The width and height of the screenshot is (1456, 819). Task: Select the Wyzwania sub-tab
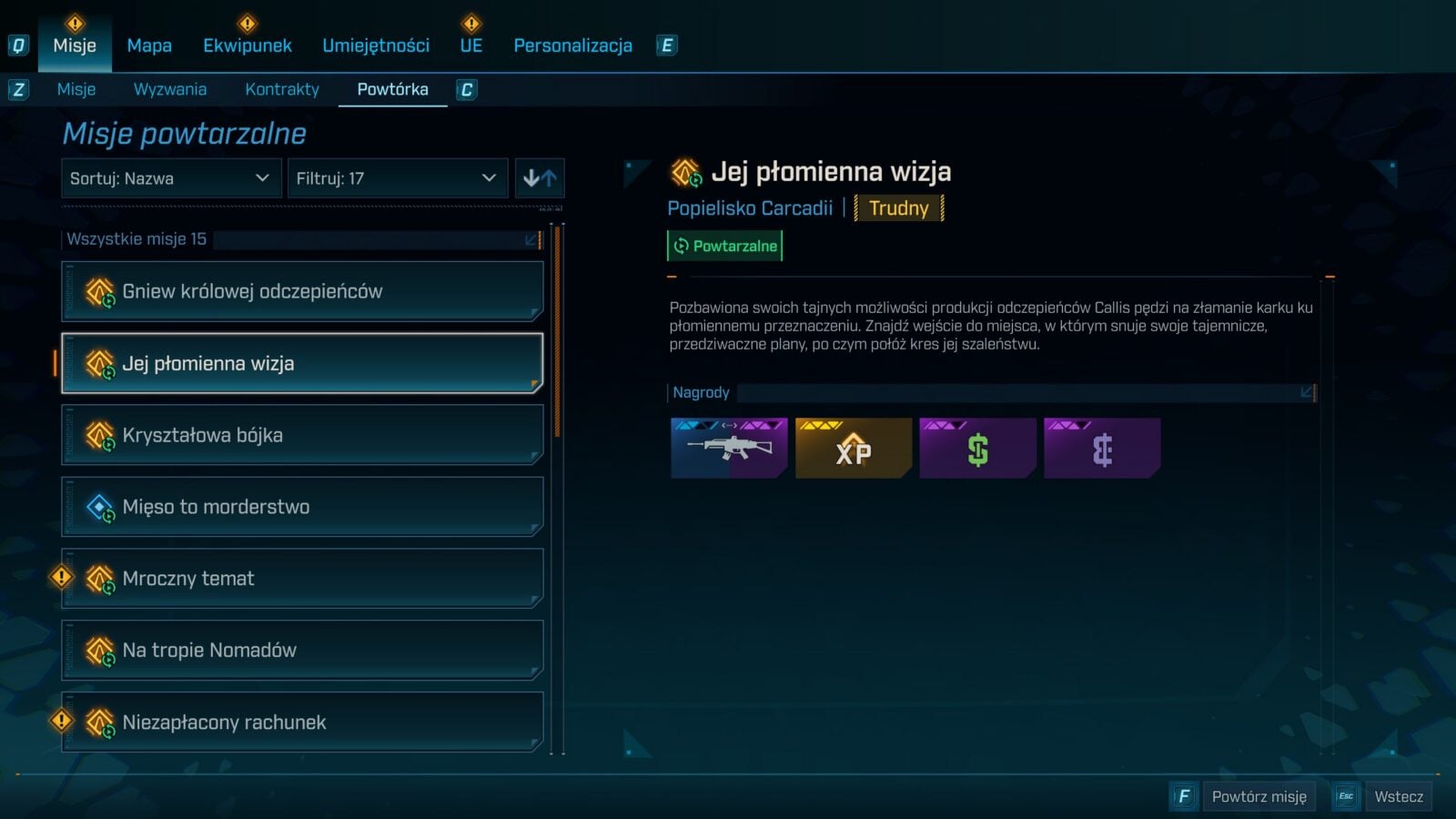(x=170, y=89)
